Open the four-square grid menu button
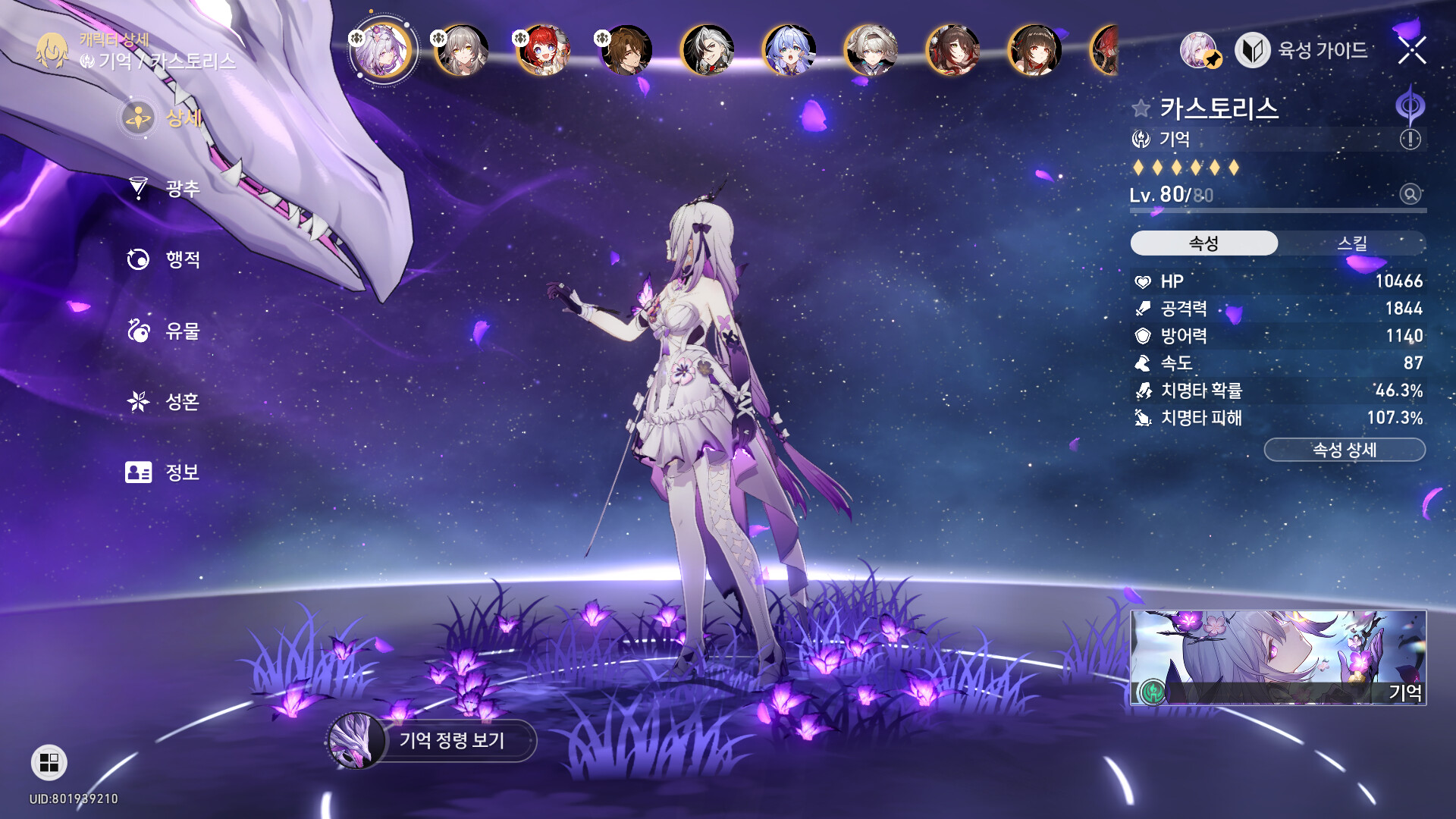 click(49, 762)
